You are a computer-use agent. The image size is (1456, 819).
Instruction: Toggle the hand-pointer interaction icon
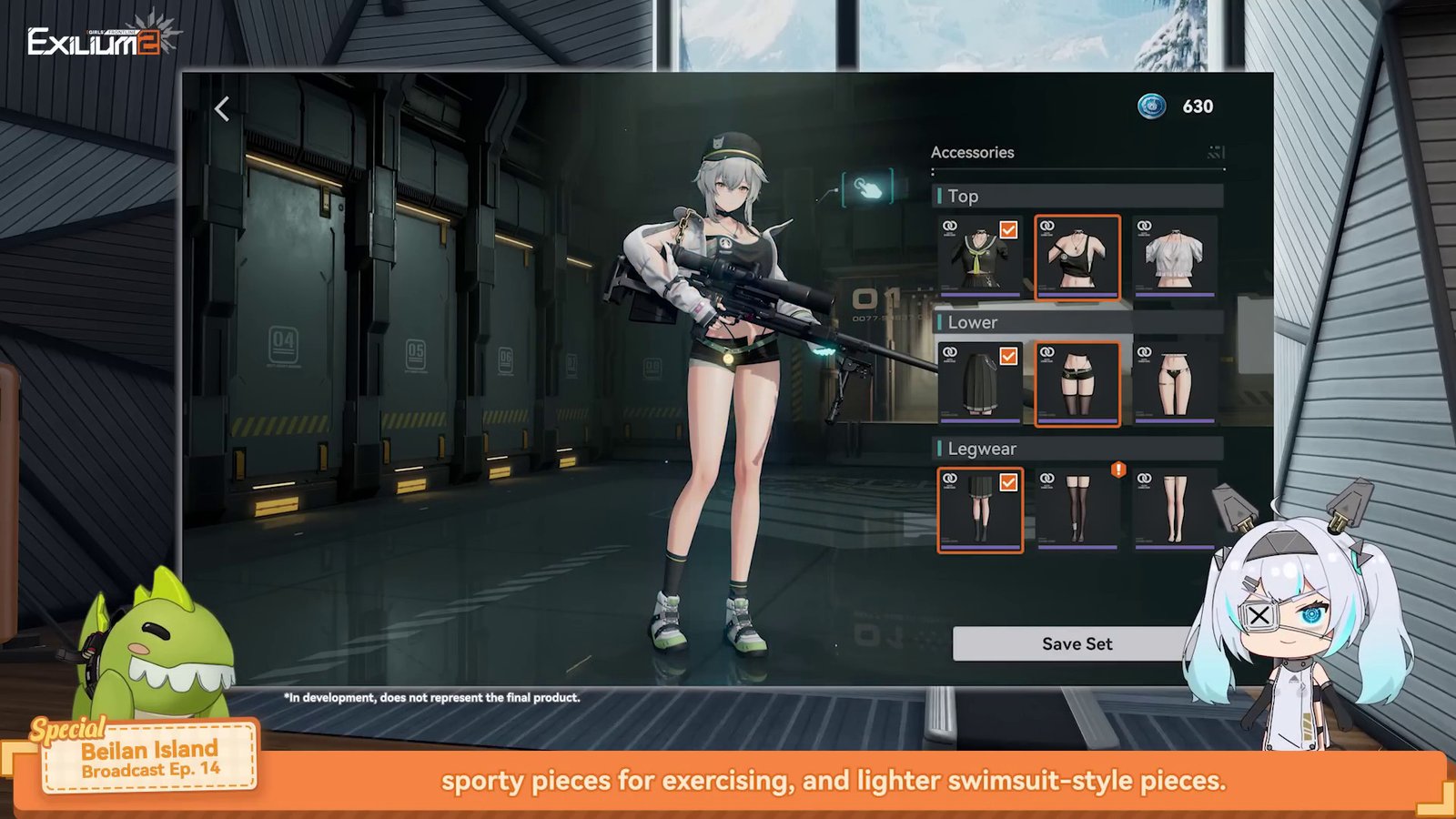click(867, 188)
